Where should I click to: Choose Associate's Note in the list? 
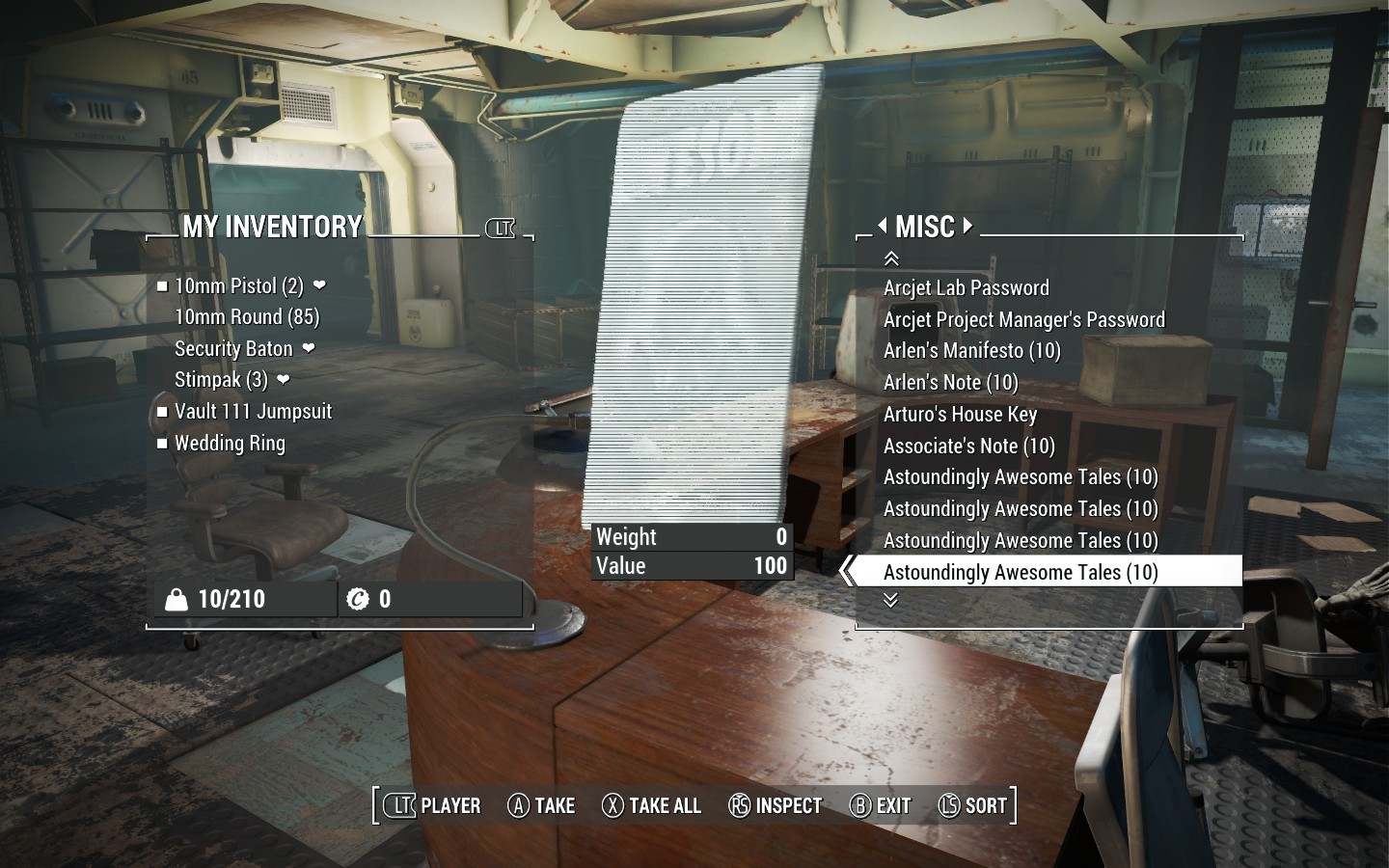(968, 447)
